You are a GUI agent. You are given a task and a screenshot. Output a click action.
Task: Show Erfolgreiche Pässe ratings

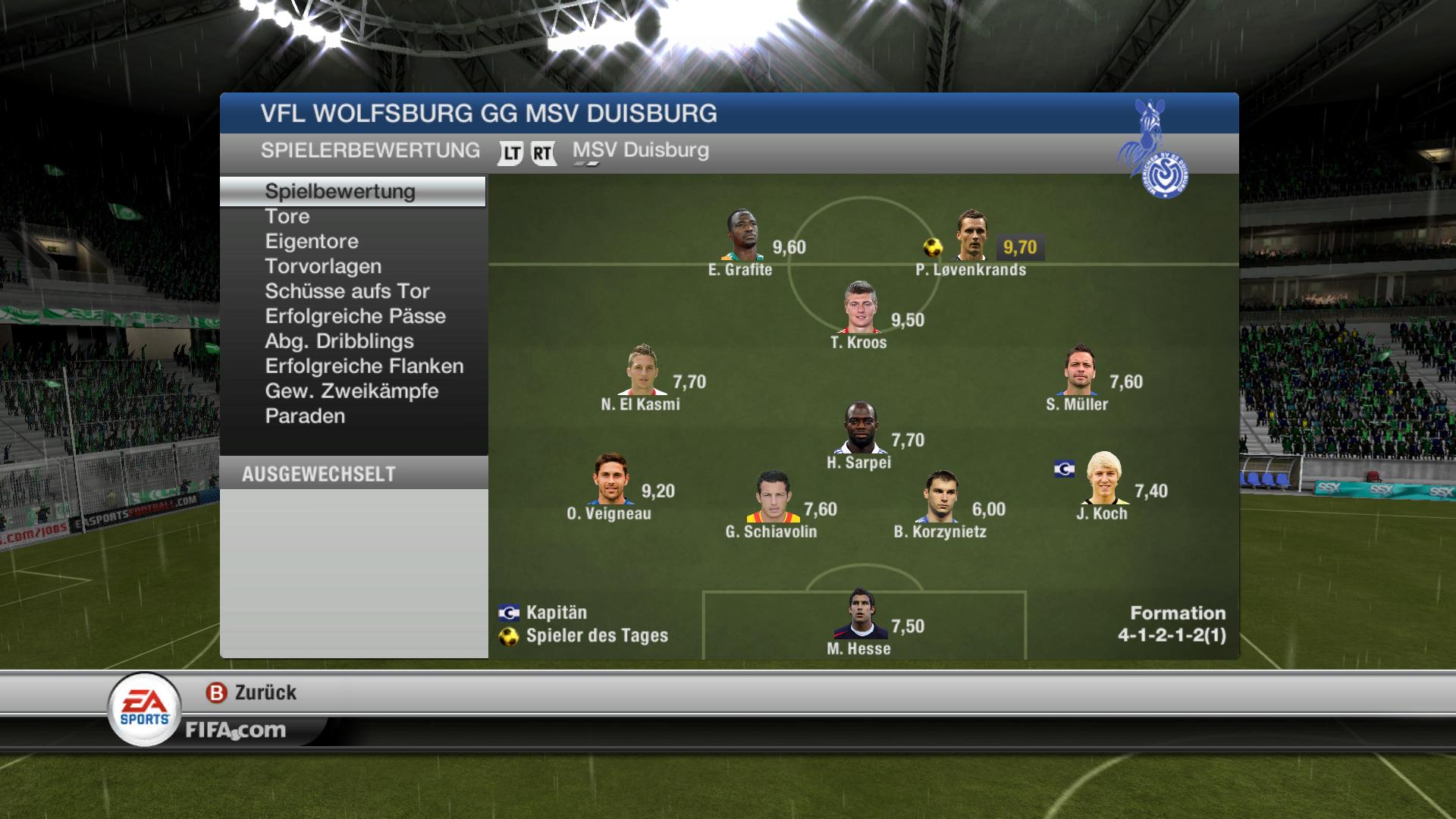click(355, 317)
